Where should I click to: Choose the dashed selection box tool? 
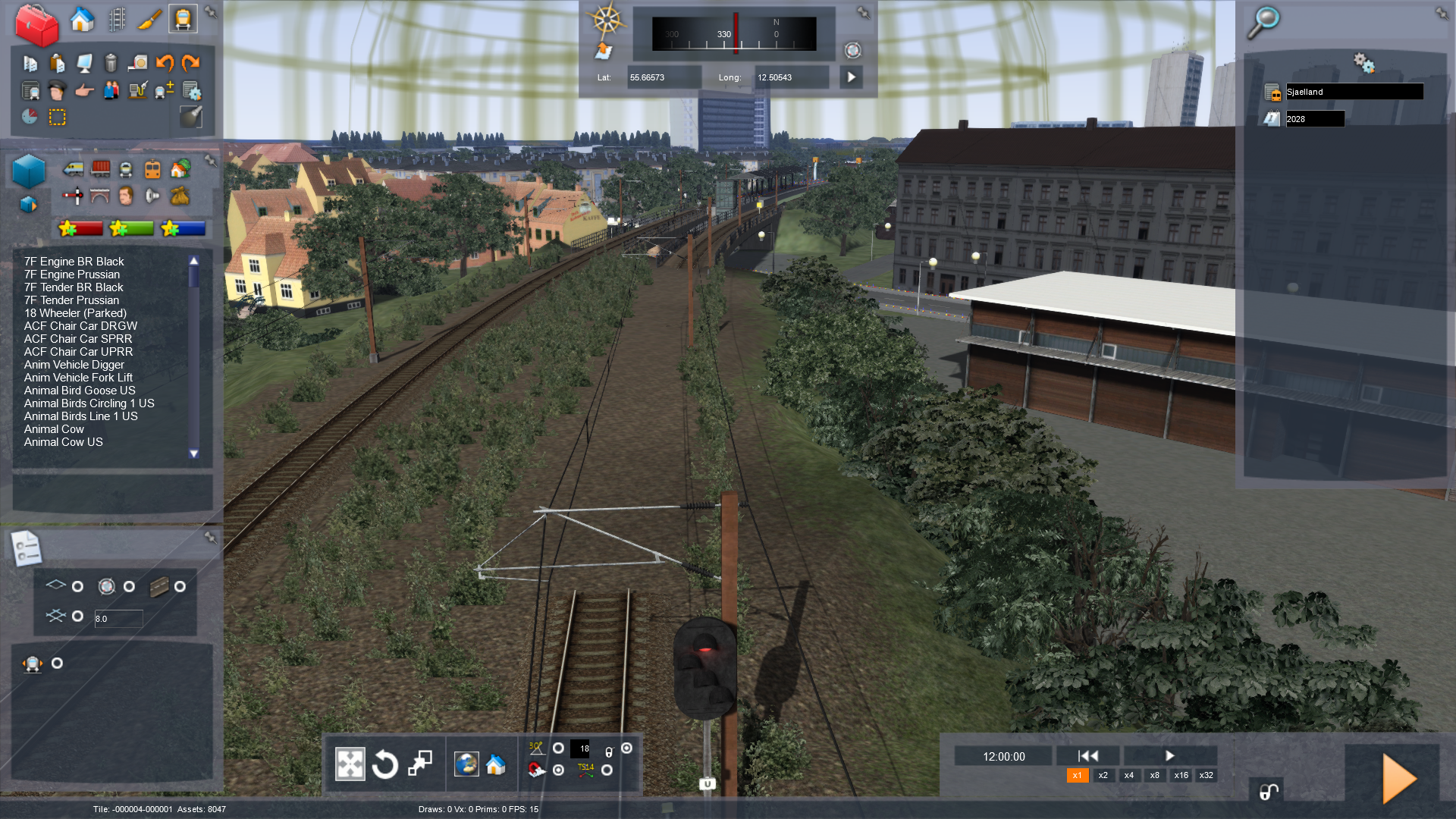coord(58,118)
